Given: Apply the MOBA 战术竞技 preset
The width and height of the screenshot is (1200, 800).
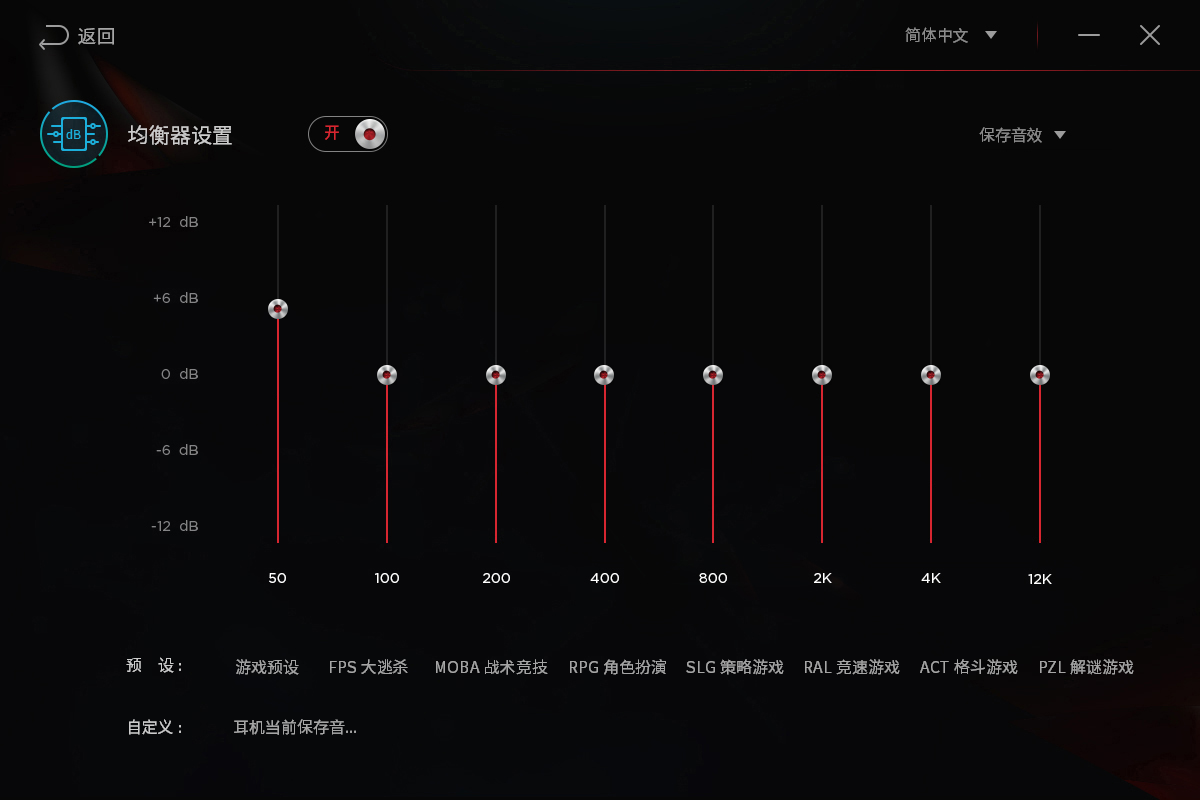Looking at the screenshot, I should click(x=491, y=667).
